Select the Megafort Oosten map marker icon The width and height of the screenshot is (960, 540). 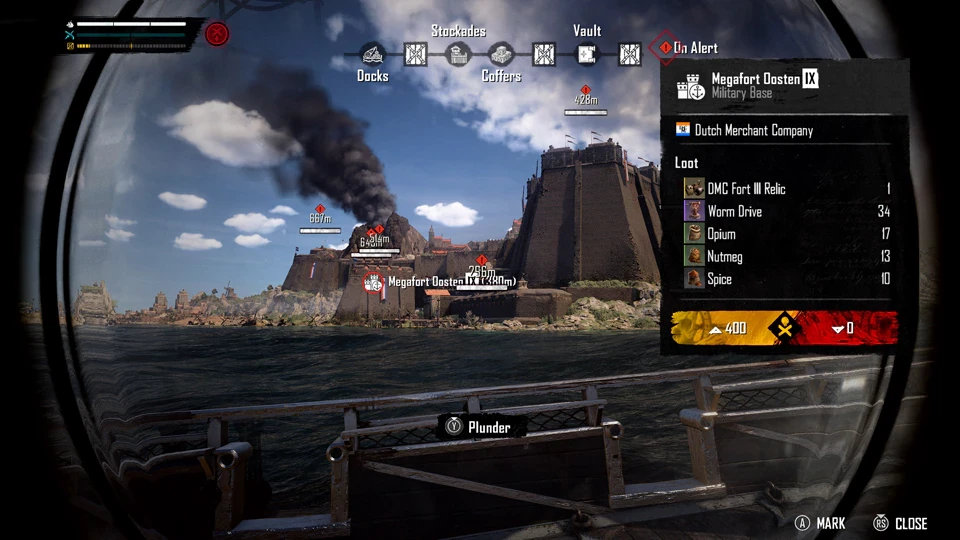[x=374, y=283]
